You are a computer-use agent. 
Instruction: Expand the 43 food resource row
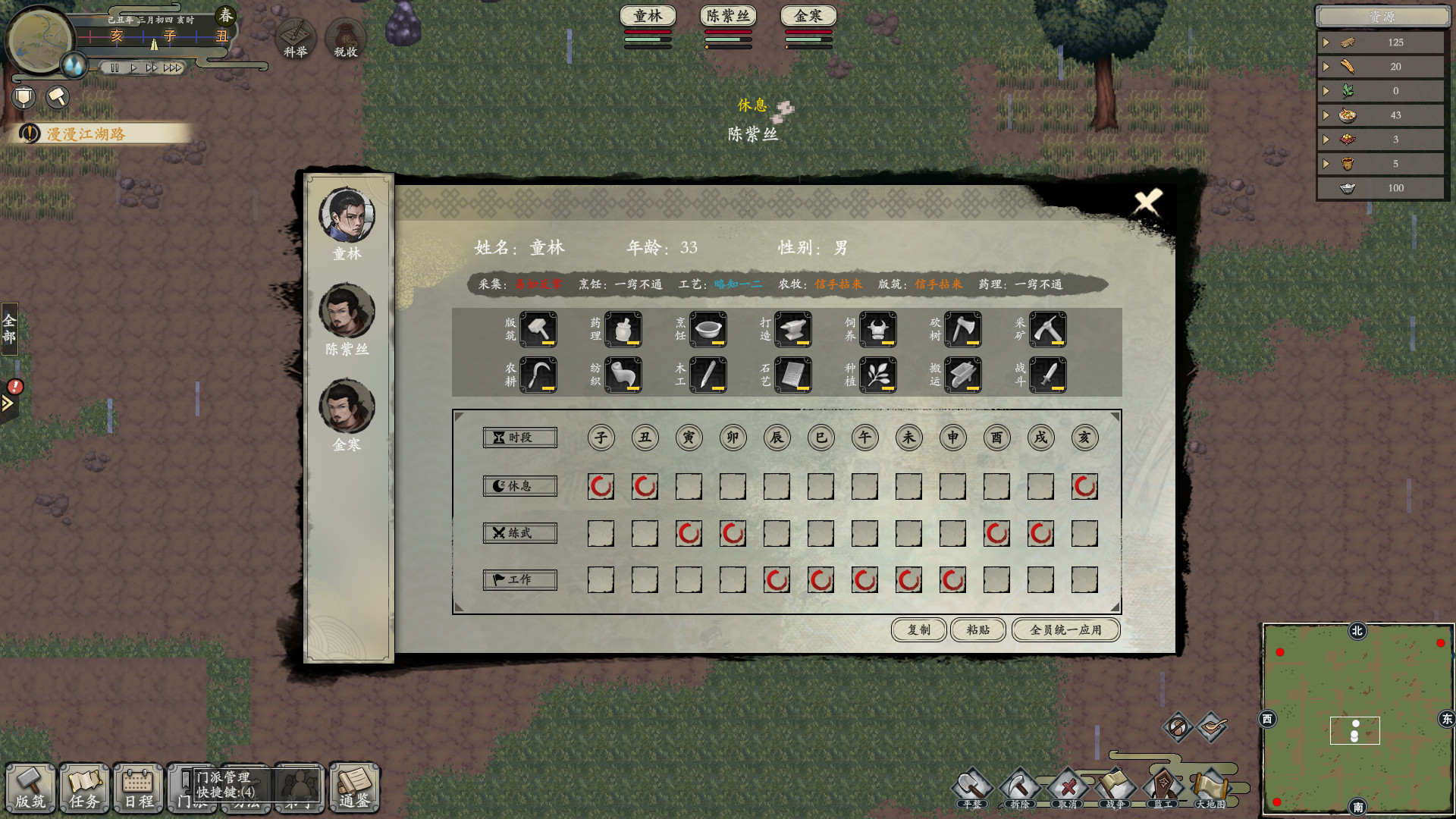tap(1327, 115)
